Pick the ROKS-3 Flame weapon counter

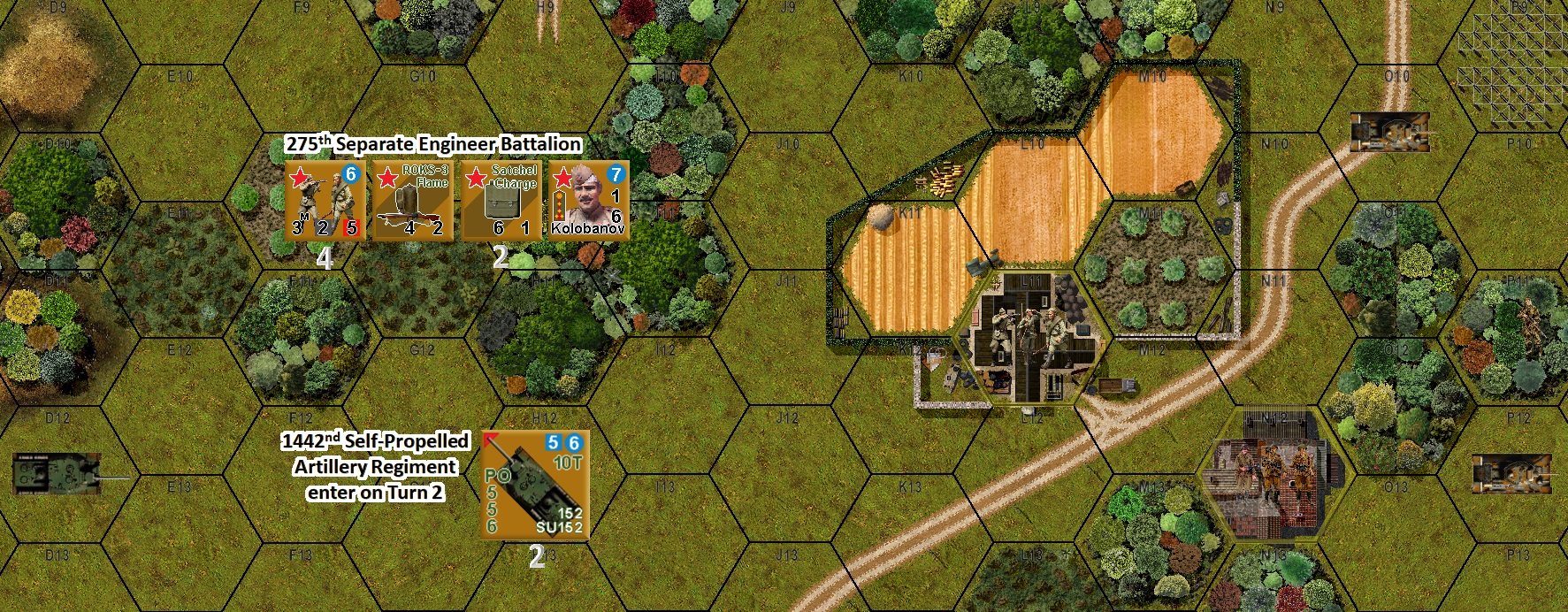click(412, 200)
